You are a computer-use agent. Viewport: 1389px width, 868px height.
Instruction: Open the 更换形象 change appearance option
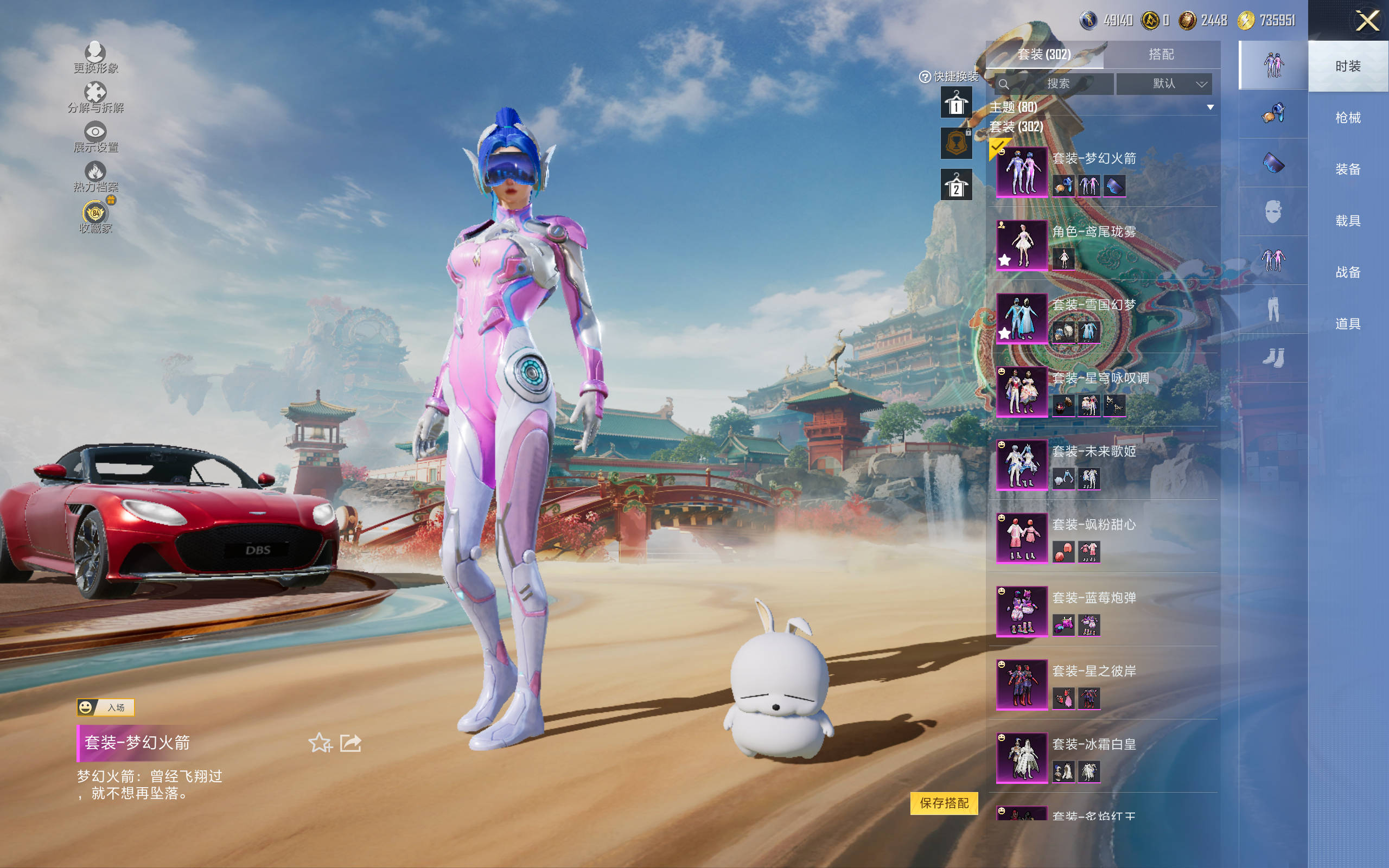(x=95, y=58)
